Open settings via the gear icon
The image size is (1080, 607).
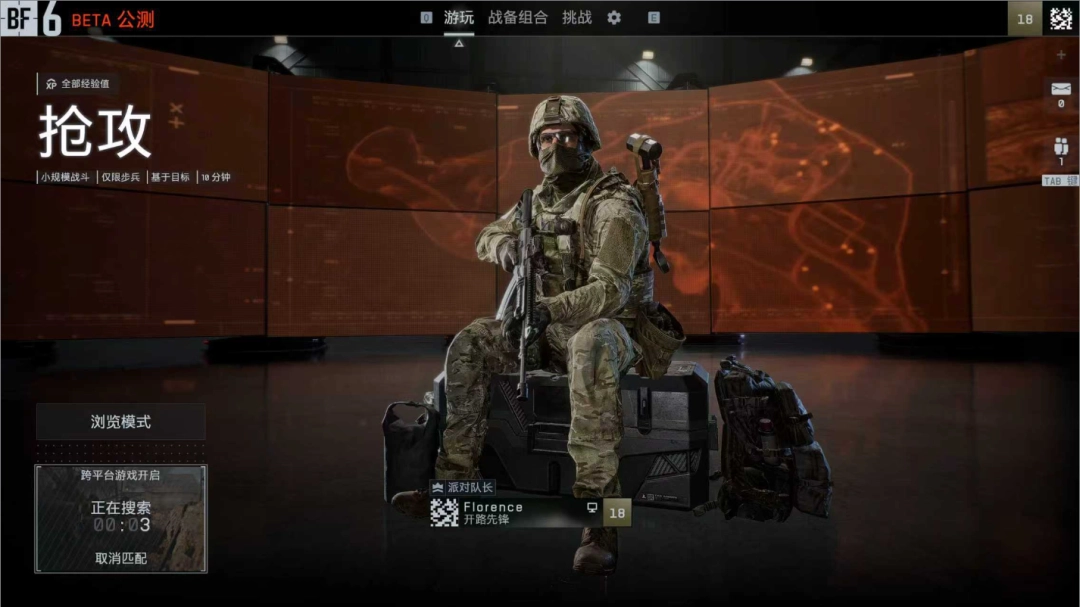(x=614, y=18)
